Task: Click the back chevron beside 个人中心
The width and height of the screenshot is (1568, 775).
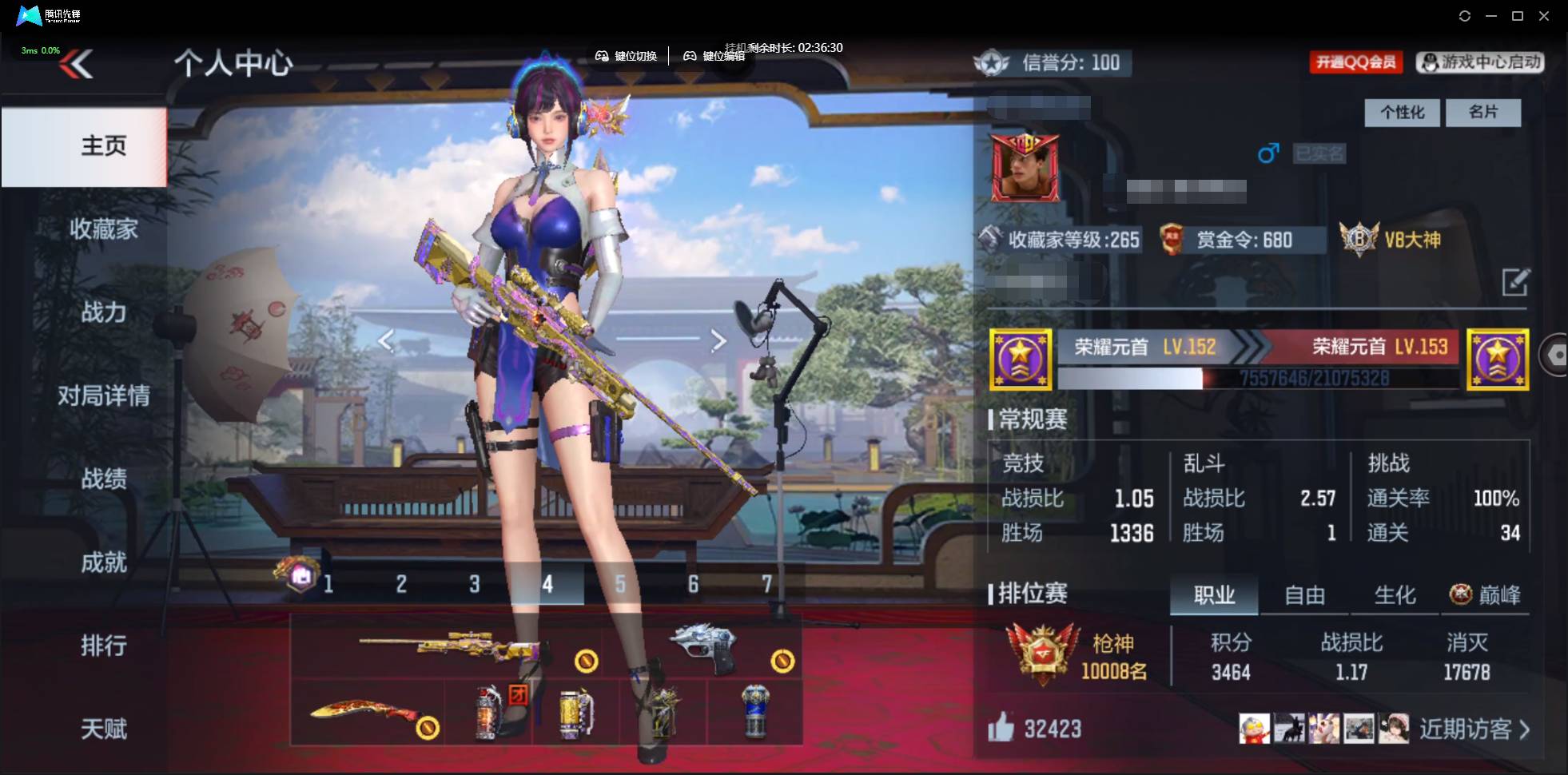Action: (x=77, y=64)
